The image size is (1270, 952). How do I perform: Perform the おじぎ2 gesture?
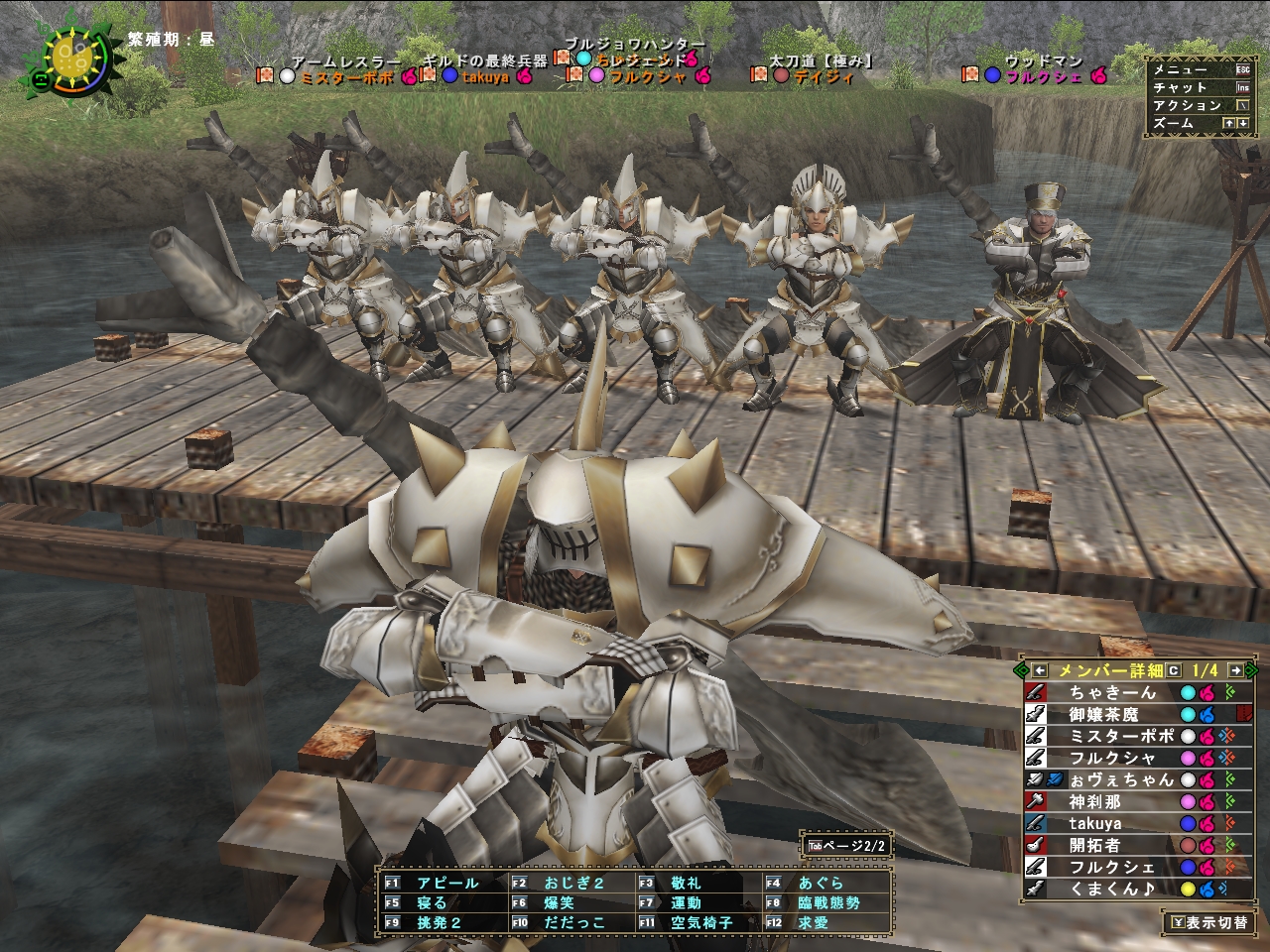click(573, 883)
